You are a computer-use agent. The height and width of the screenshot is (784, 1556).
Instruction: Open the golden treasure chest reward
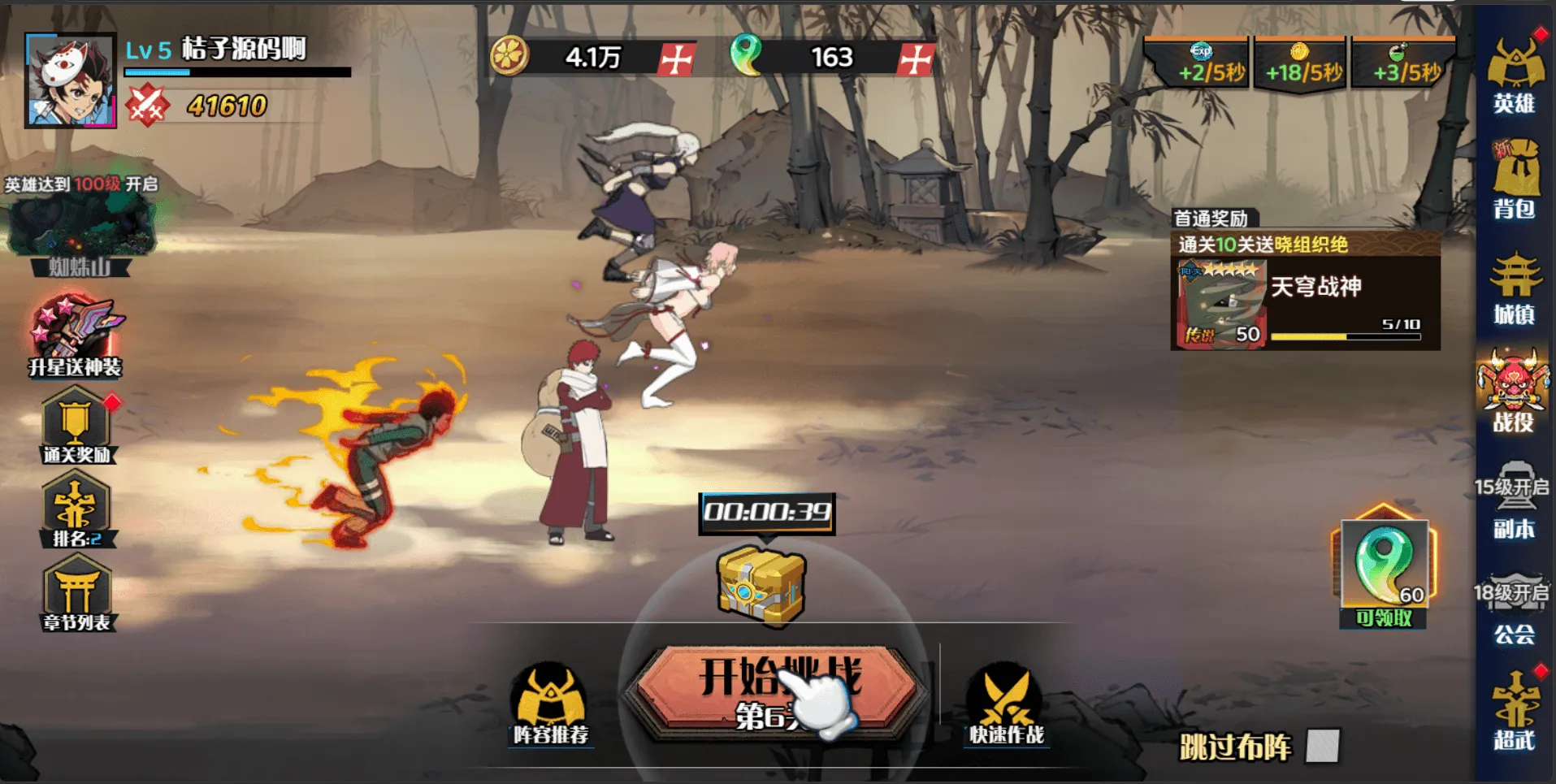[761, 585]
